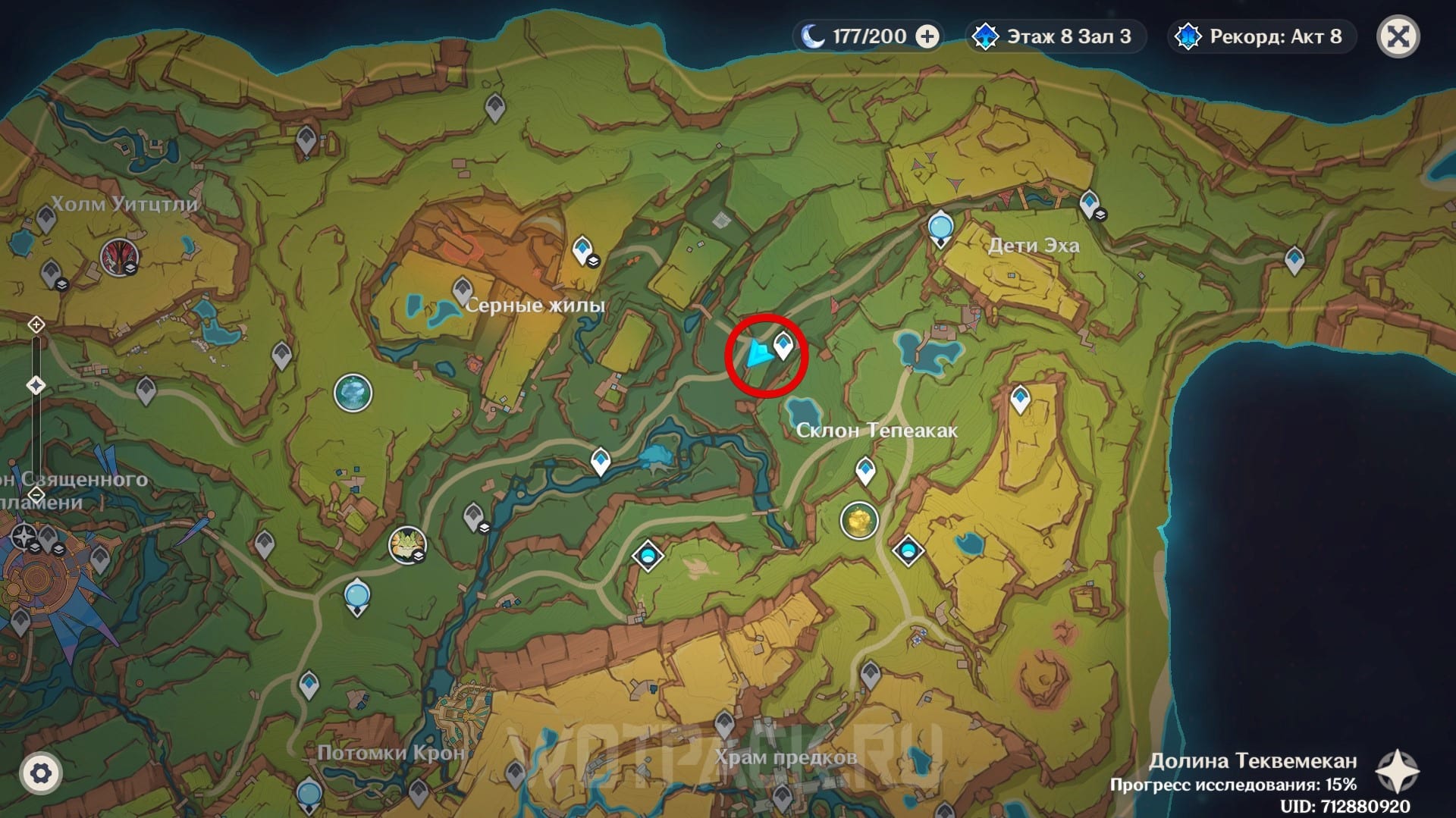Close the map screen

1398,36
